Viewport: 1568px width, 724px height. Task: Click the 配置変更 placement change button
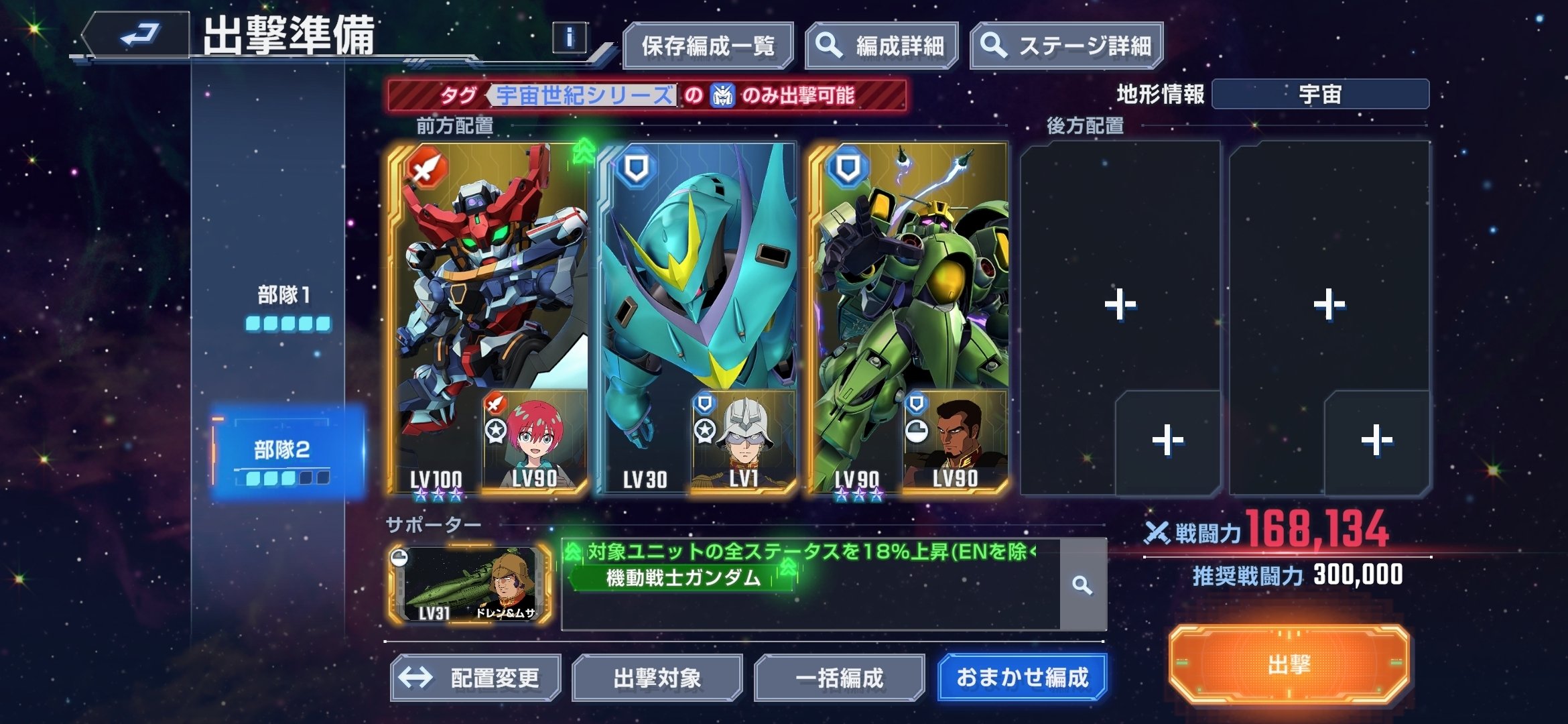click(474, 677)
